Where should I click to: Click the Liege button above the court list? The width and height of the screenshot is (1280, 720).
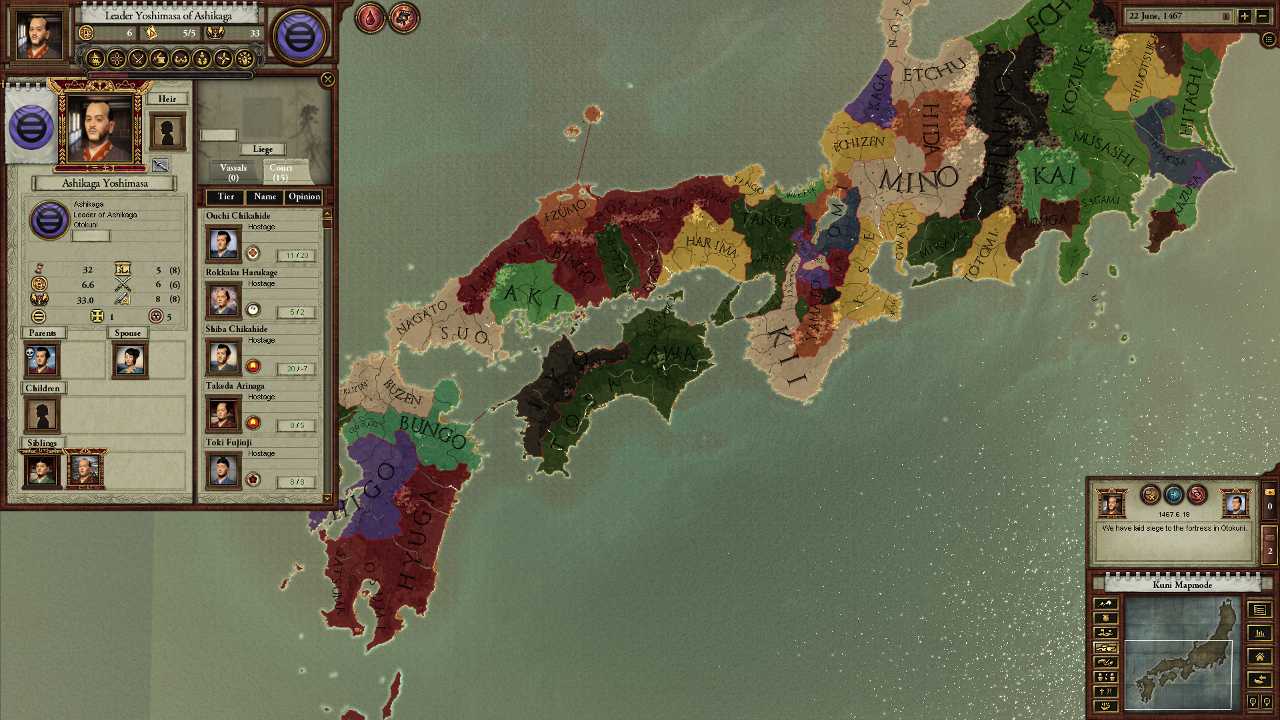(263, 150)
